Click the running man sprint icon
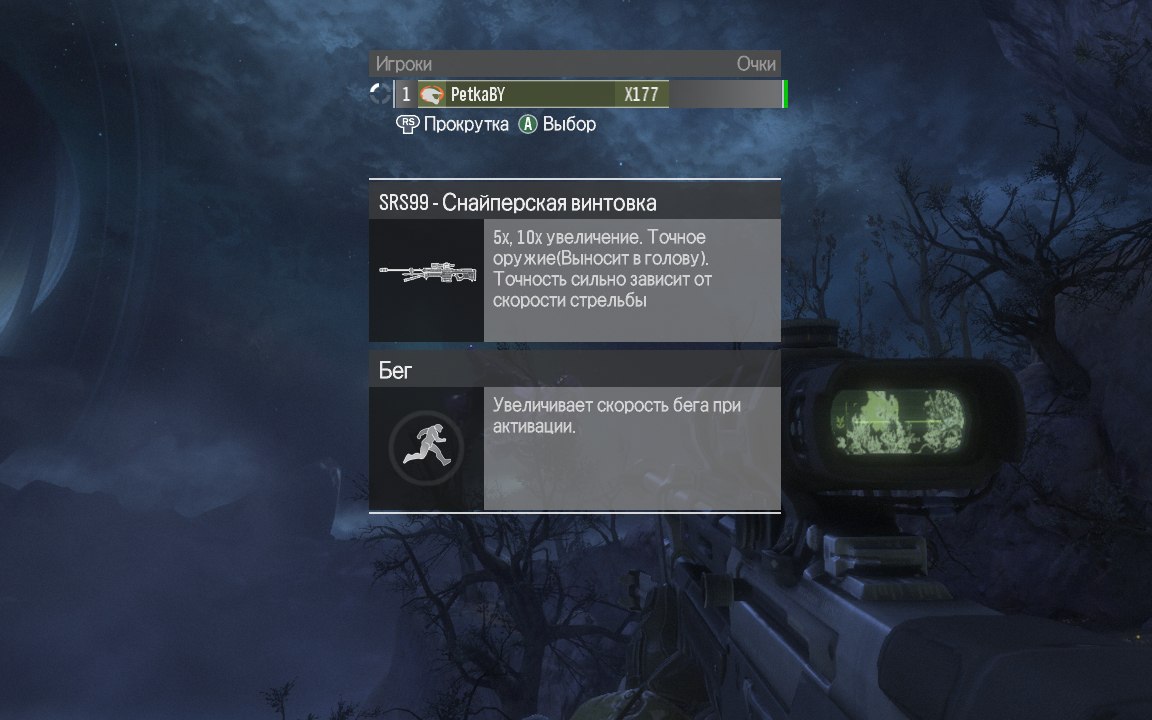Screen dimensions: 1152x720 (x=426, y=447)
